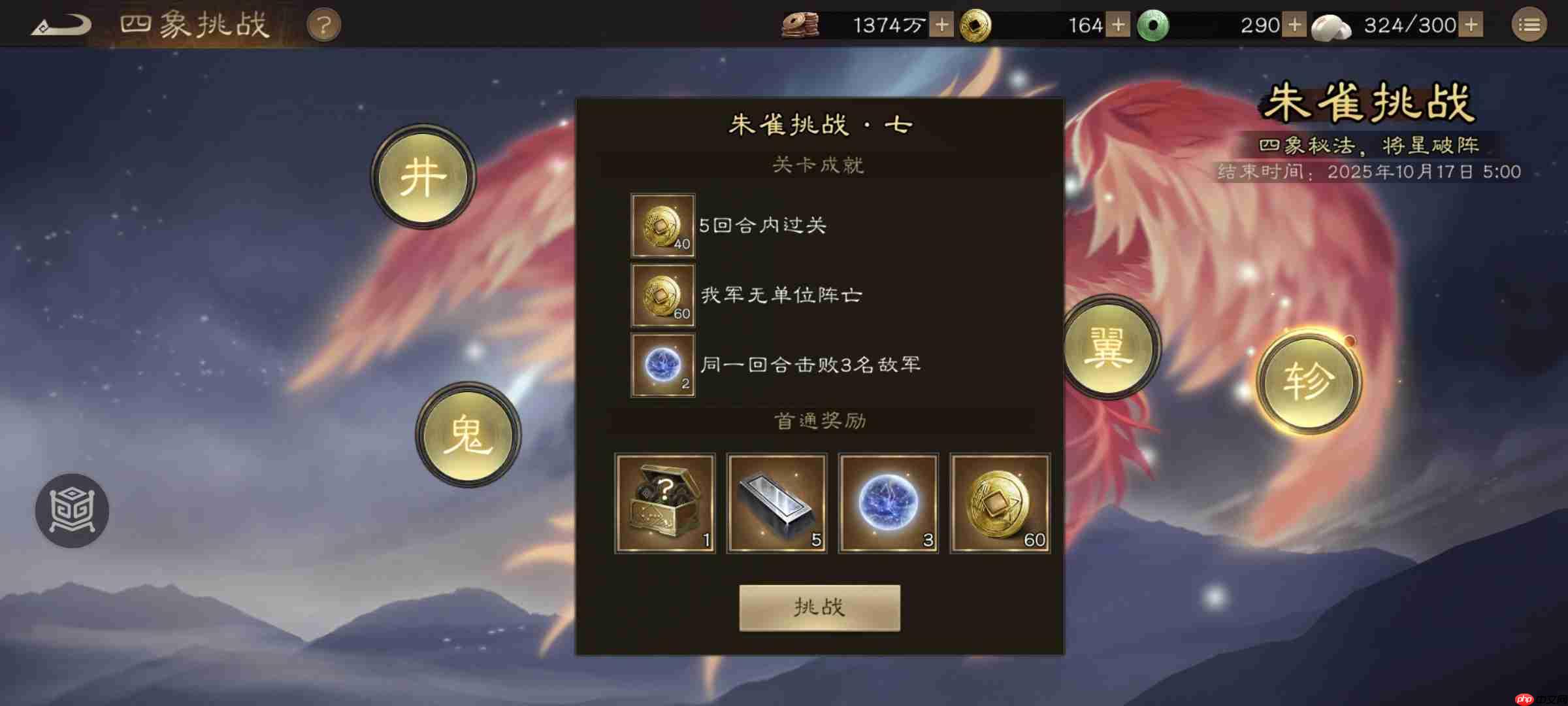Image resolution: width=1568 pixels, height=706 pixels.
Task: Open the list menu at top right
Action: tap(1529, 24)
